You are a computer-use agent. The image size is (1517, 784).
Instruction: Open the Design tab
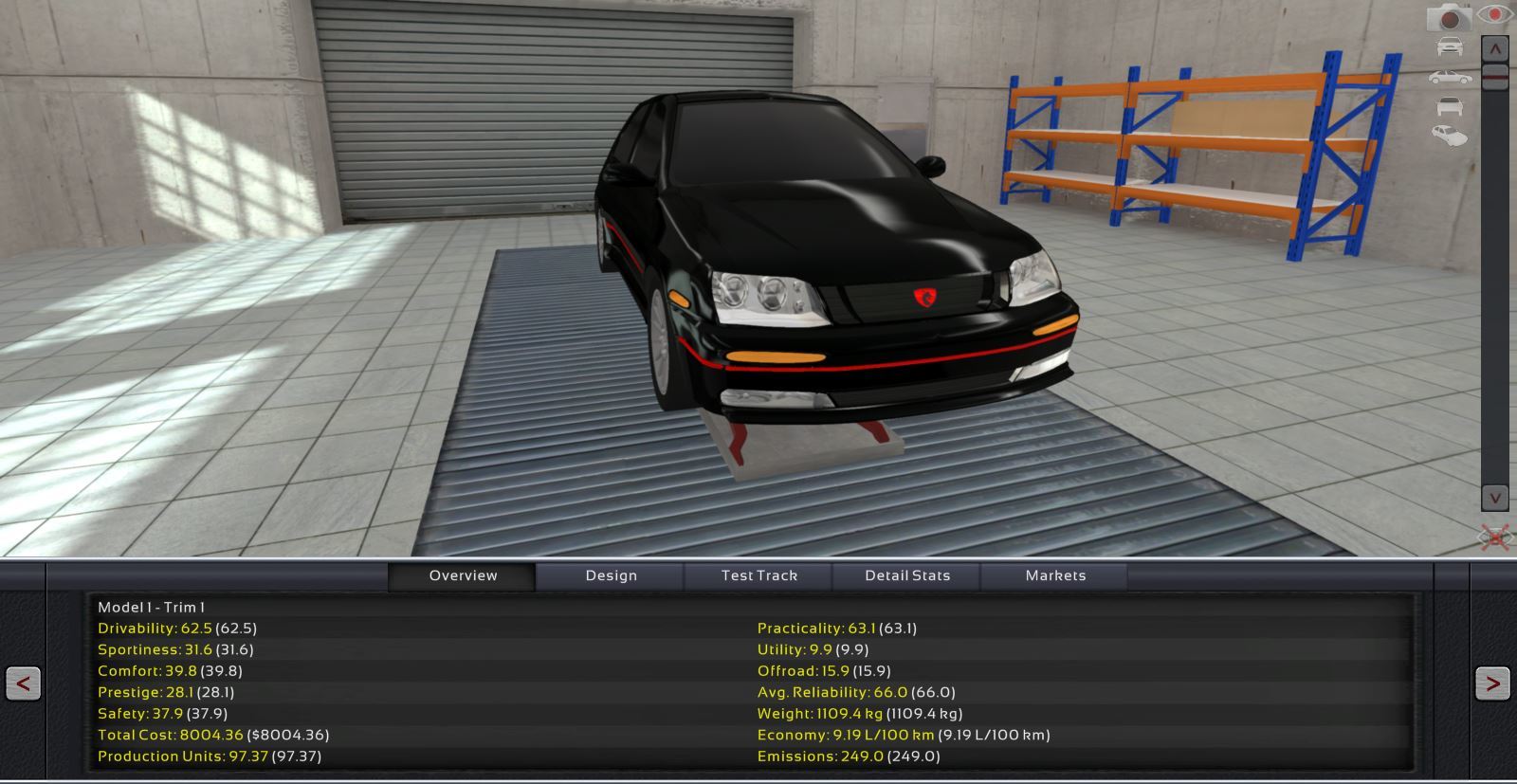point(611,575)
